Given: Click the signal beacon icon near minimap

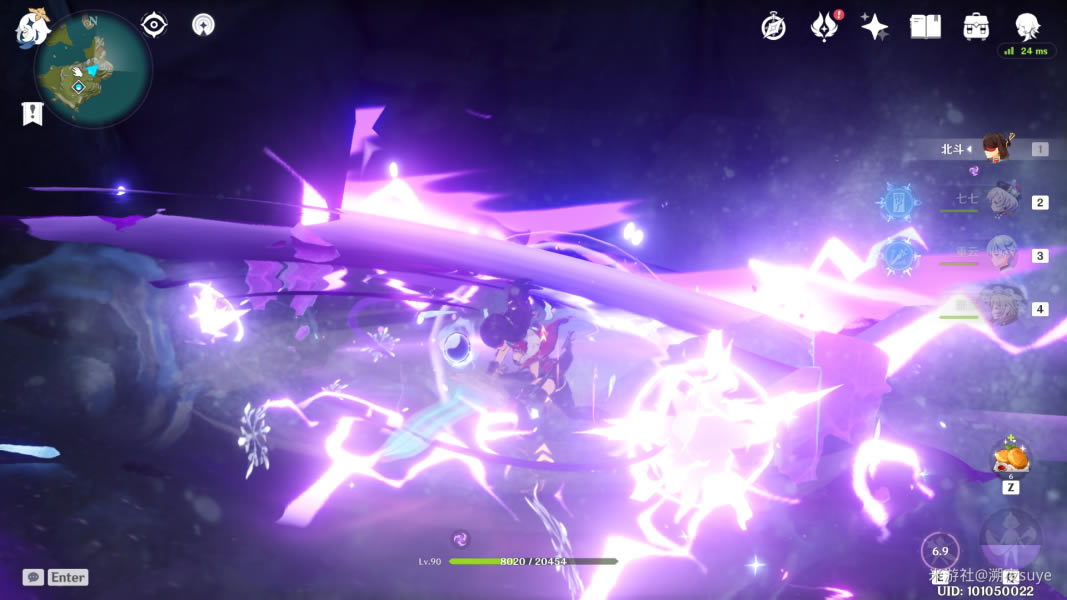Looking at the screenshot, I should (x=203, y=25).
